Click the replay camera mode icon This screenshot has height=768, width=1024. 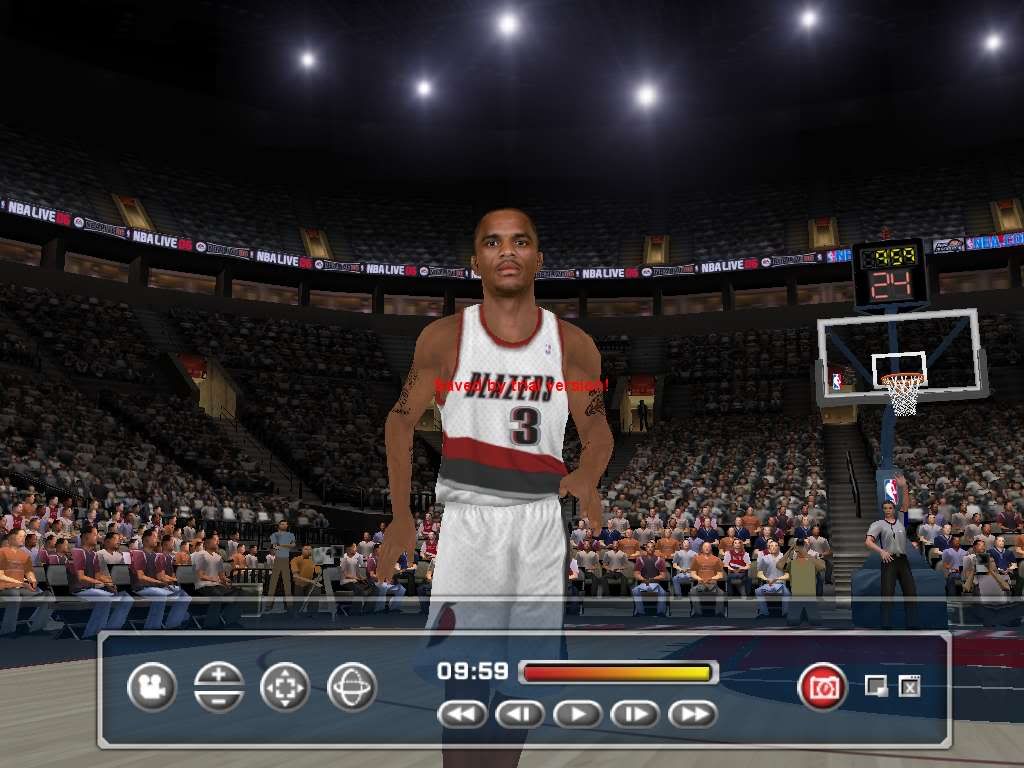click(152, 687)
